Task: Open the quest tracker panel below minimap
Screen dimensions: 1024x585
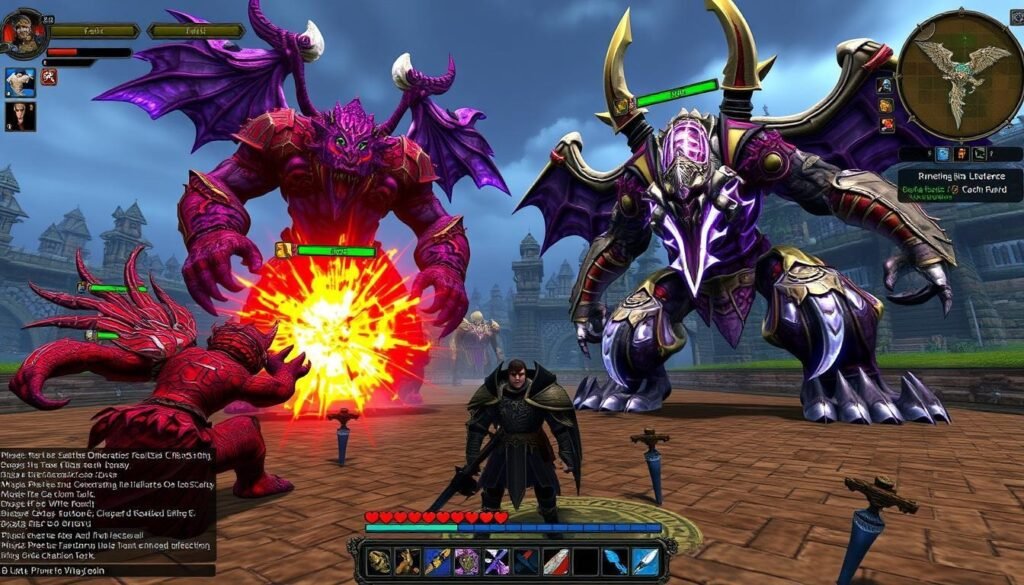Action: coord(959,185)
